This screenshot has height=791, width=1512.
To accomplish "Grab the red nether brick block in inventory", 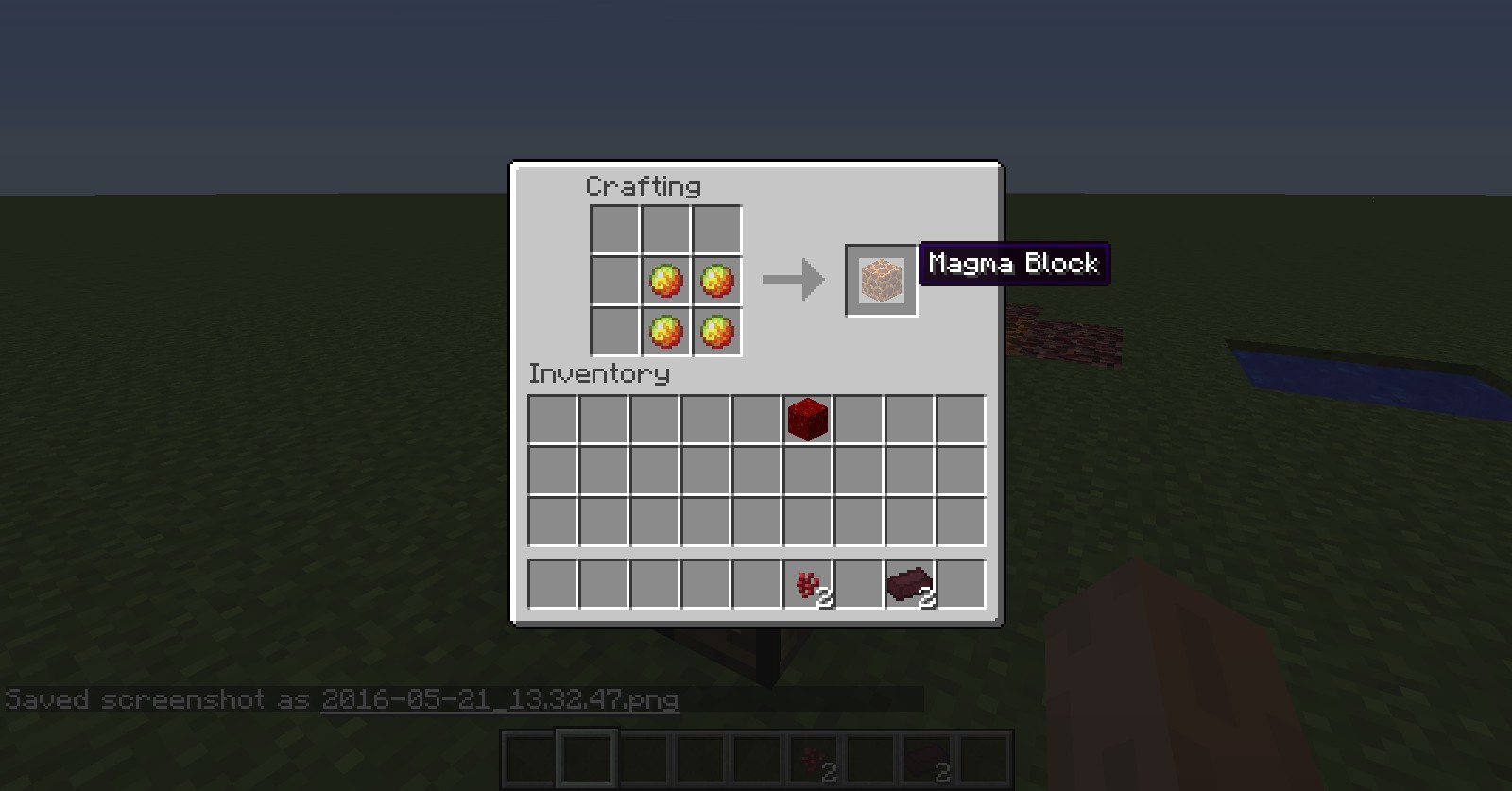I will (x=808, y=419).
